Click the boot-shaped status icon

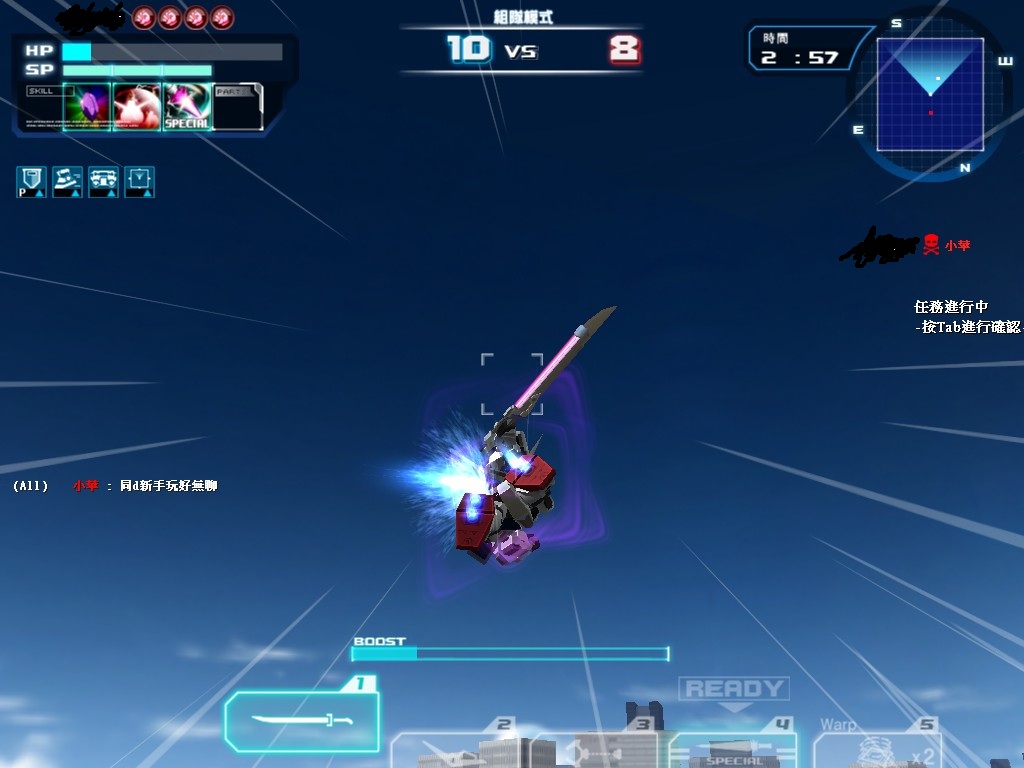tap(67, 181)
